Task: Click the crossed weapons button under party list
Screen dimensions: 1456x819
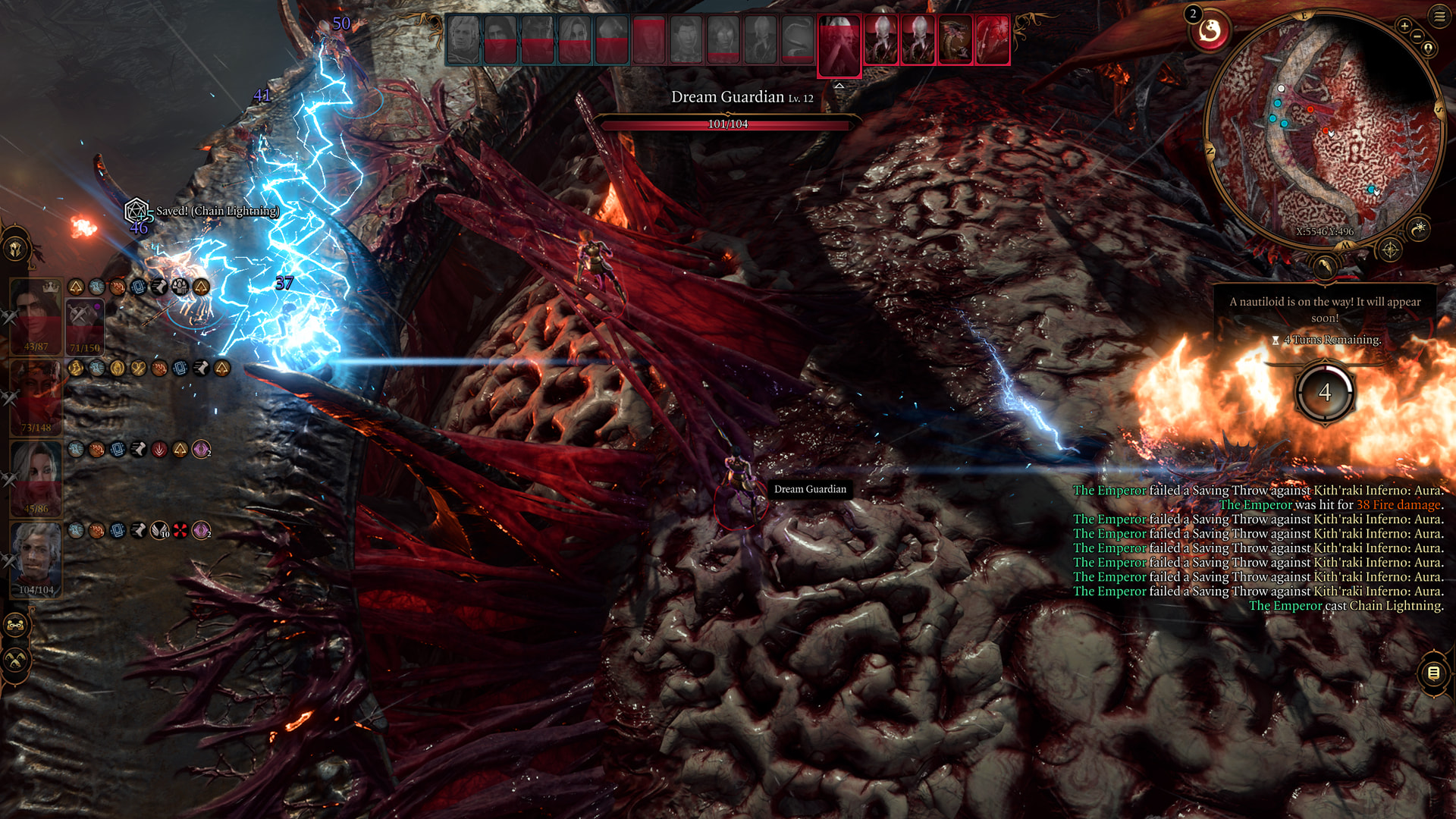Action: (x=16, y=660)
